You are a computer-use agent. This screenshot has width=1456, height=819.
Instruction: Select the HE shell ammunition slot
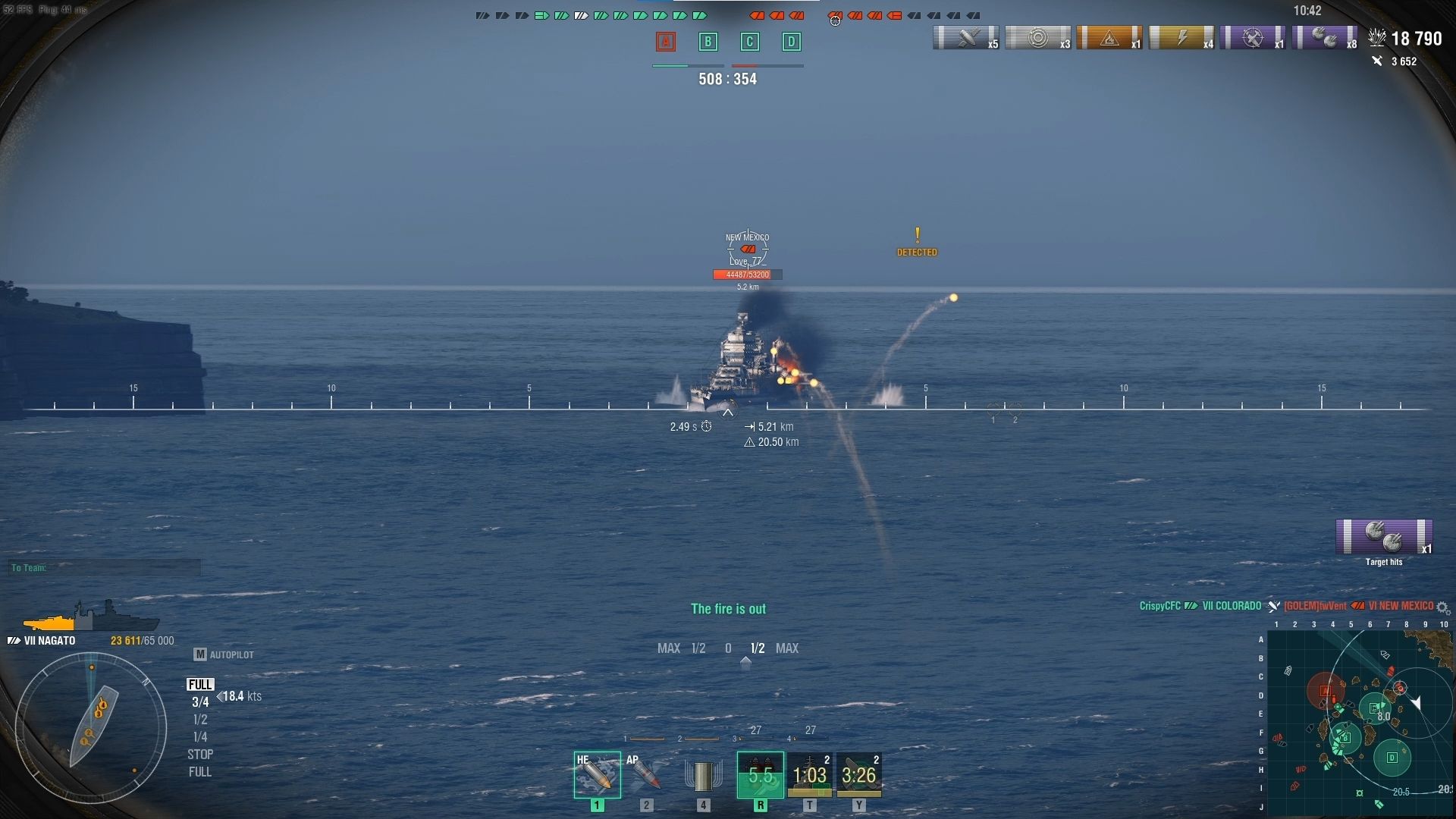click(x=597, y=775)
